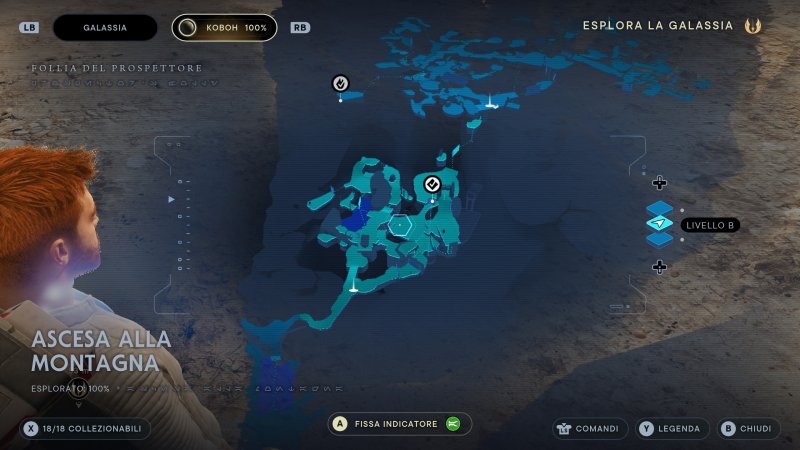Switch to the upper map level layer
800x450 pixels.
click(x=660, y=209)
